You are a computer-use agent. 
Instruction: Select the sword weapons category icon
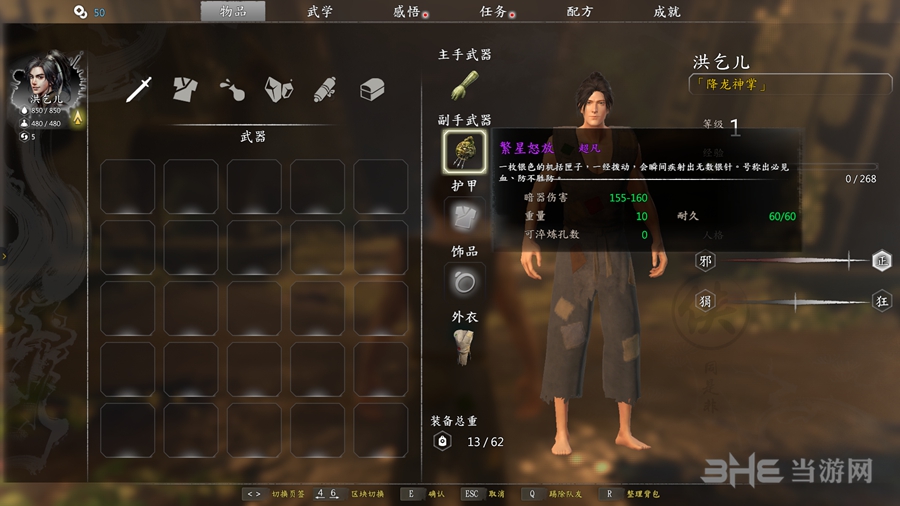pos(139,89)
